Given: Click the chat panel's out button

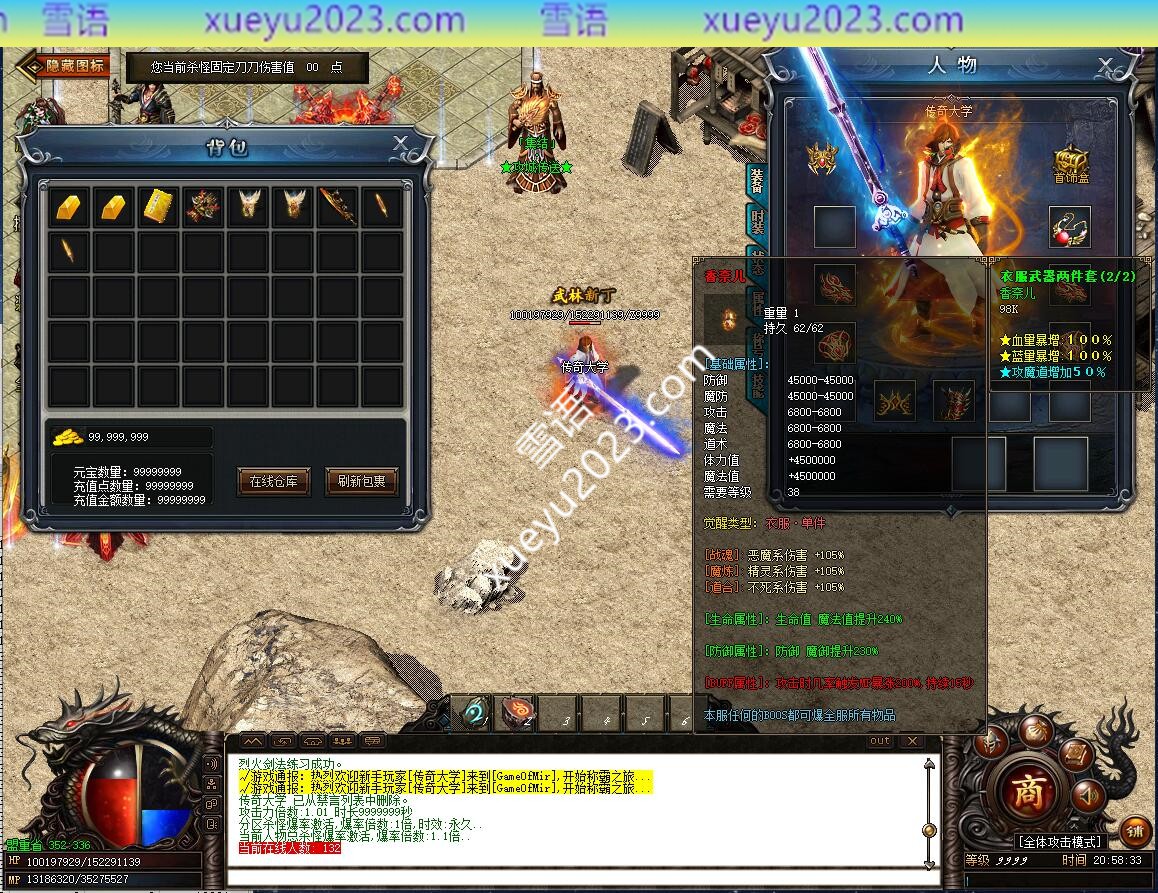Looking at the screenshot, I should [879, 741].
